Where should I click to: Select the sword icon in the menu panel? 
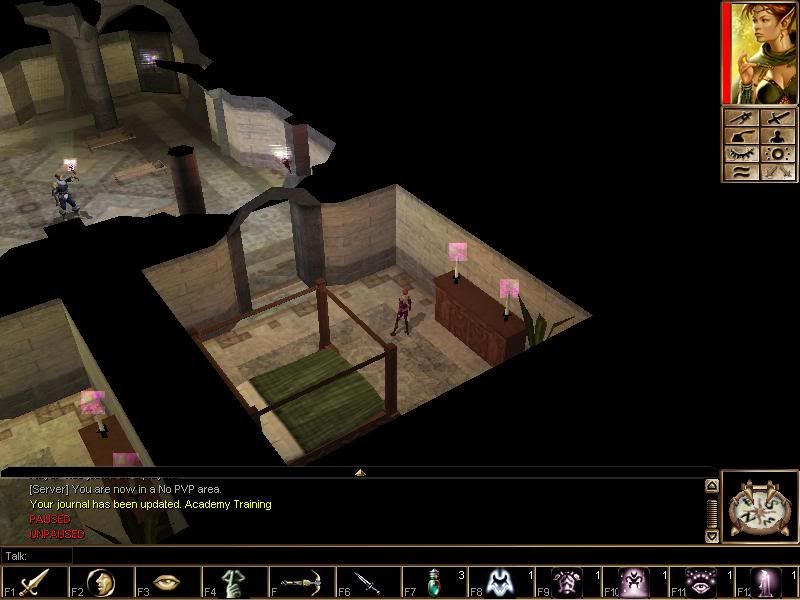(x=778, y=118)
